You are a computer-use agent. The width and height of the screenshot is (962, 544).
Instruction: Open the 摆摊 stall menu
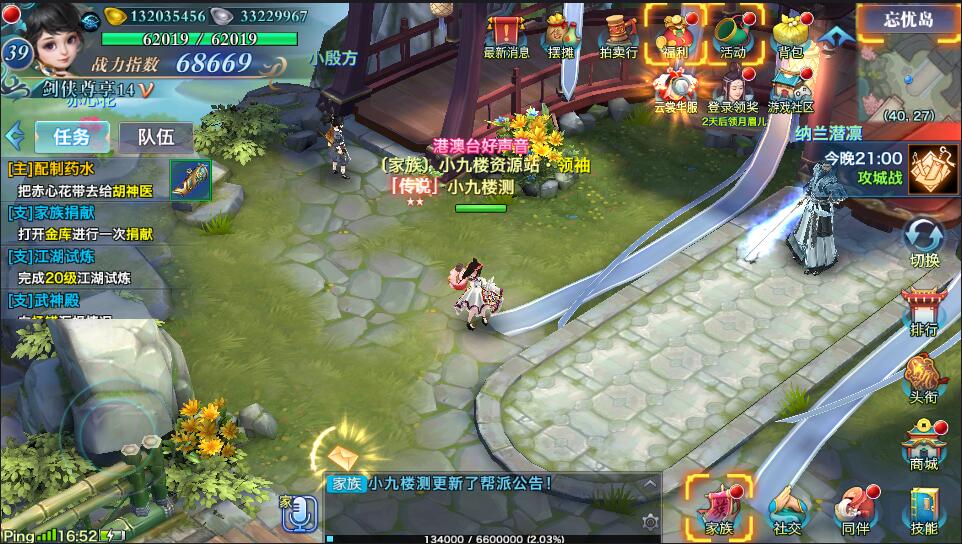562,37
